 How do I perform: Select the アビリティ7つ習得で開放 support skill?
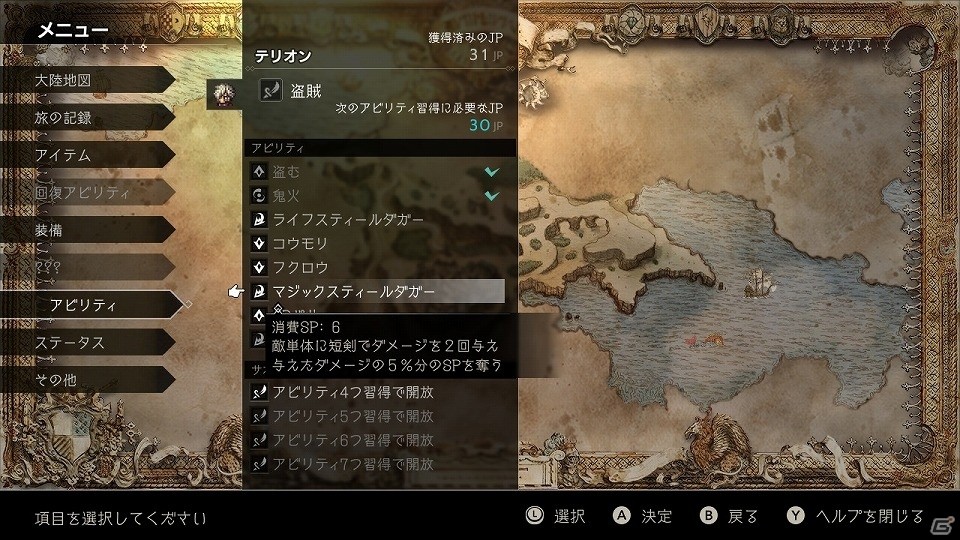tap(375, 464)
